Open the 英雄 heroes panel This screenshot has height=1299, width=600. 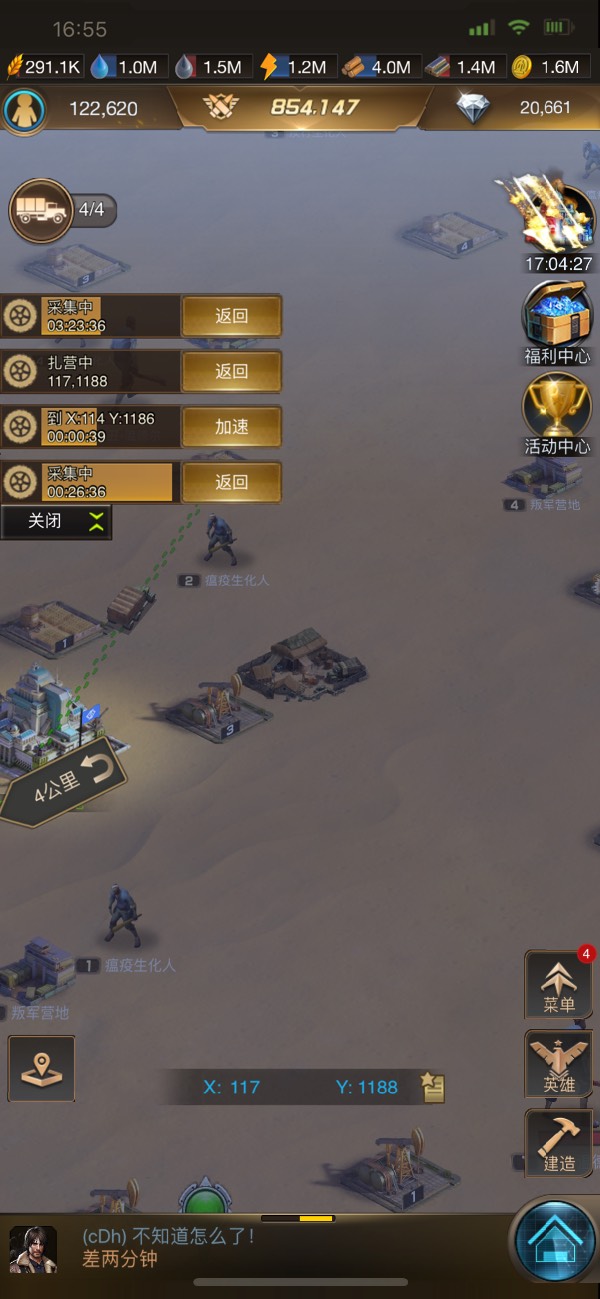pos(558,1064)
